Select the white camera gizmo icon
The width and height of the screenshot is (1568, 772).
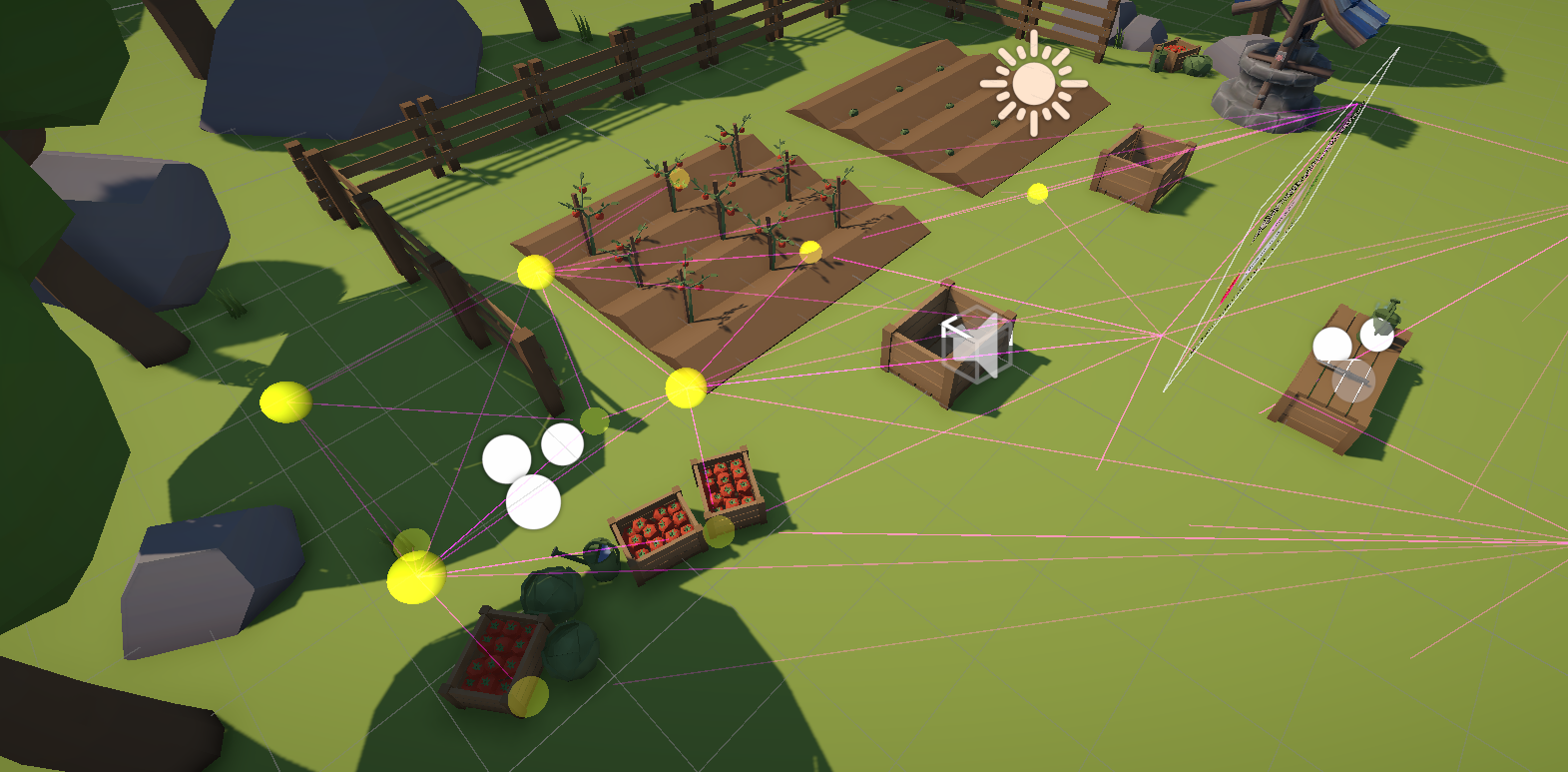point(976,346)
